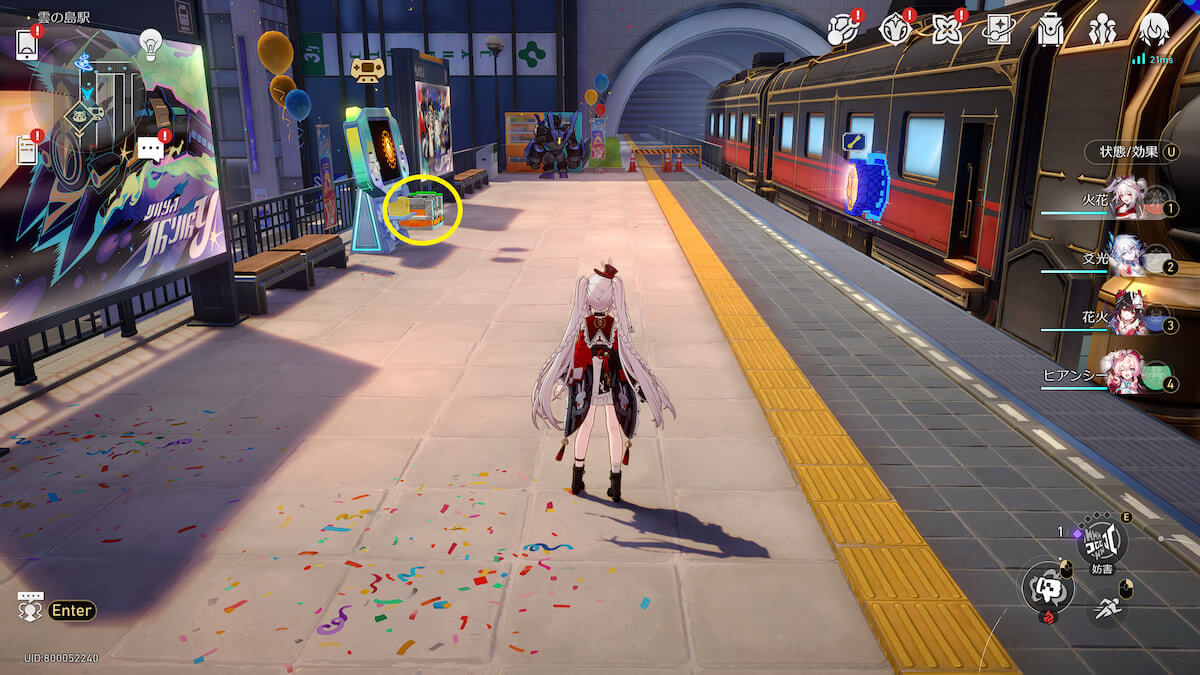Open the backpack inventory

click(1050, 30)
